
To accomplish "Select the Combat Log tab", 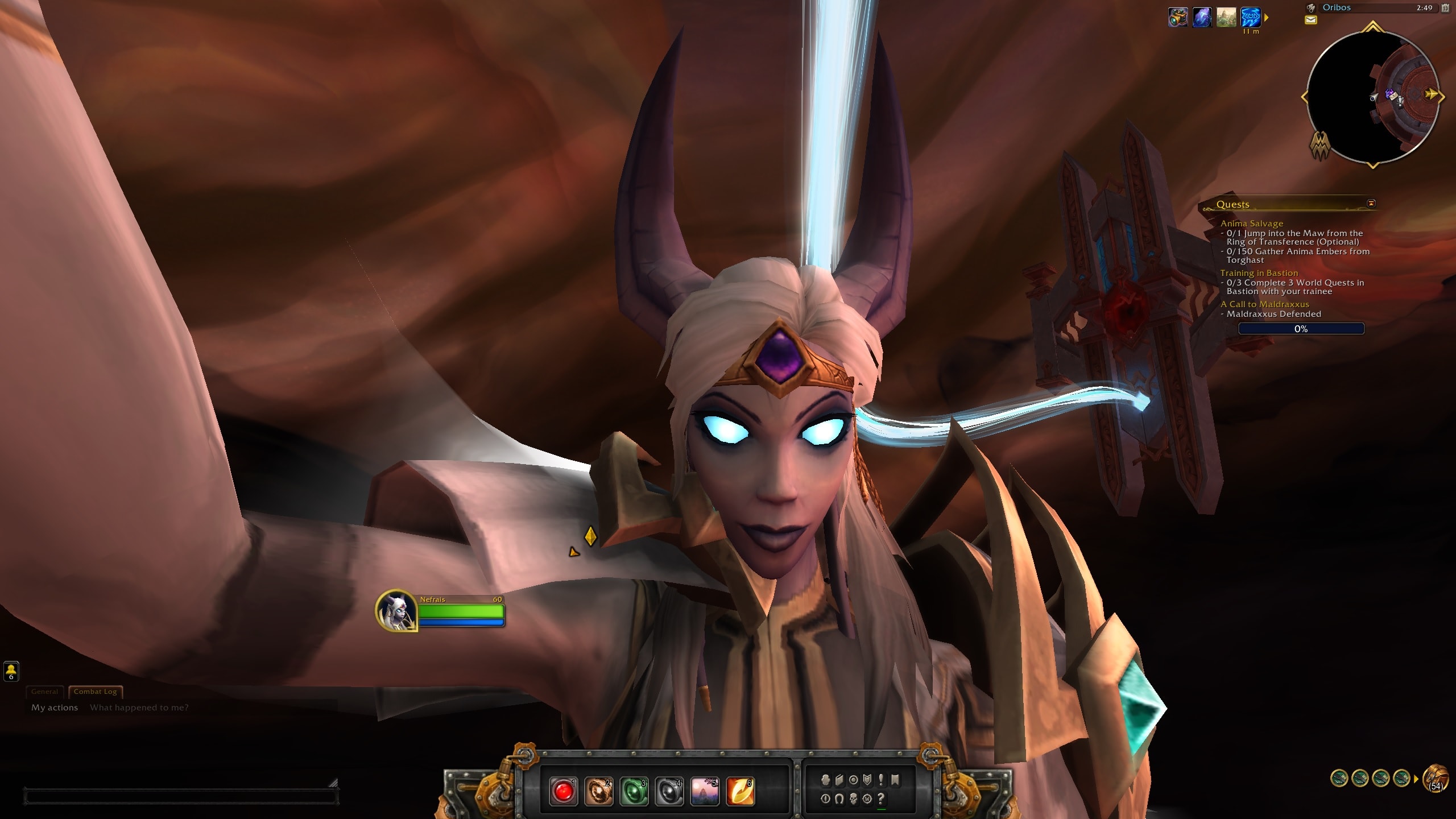I will [95, 692].
